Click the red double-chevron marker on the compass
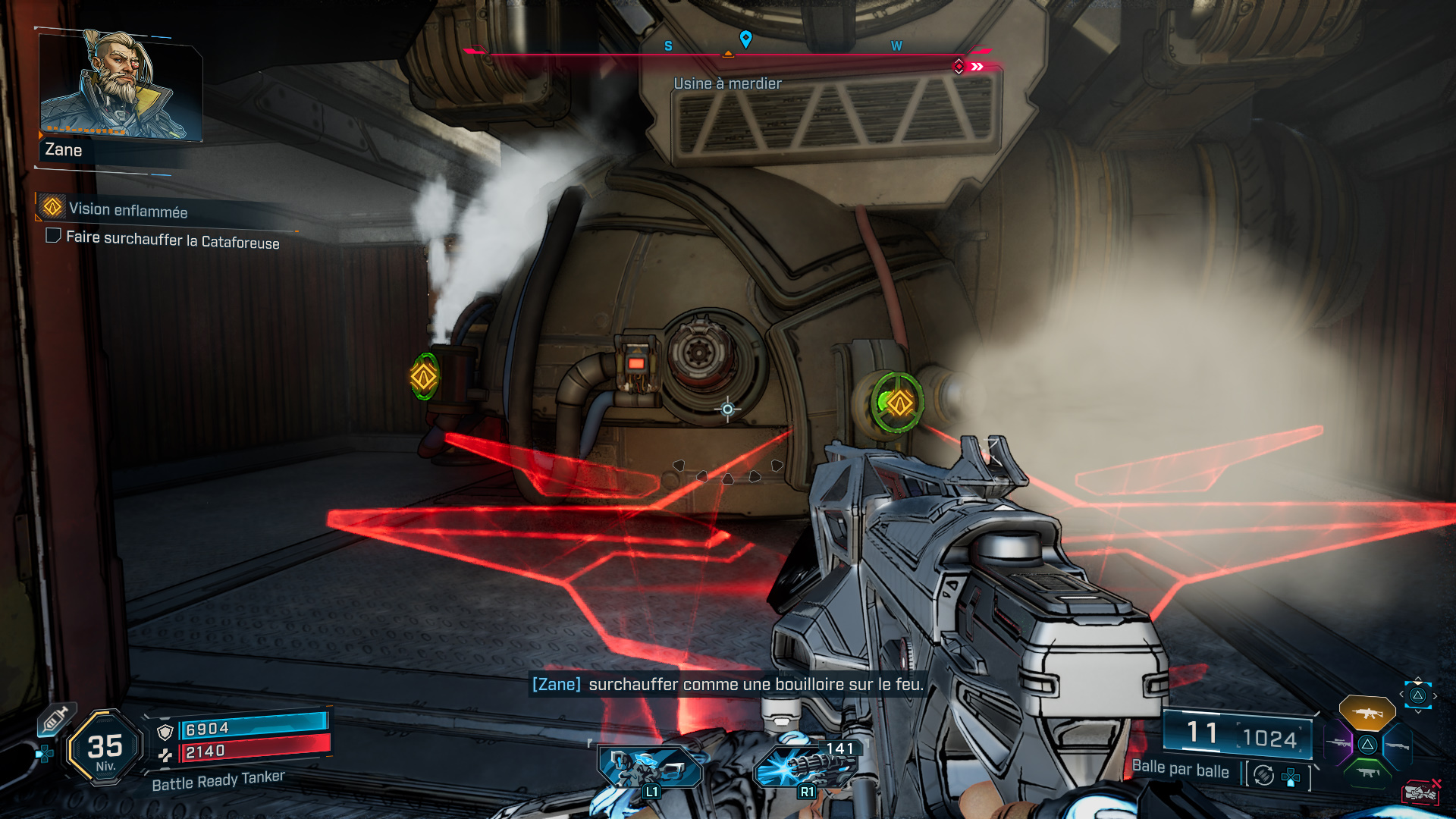Image resolution: width=1456 pixels, height=819 pixels. click(977, 67)
